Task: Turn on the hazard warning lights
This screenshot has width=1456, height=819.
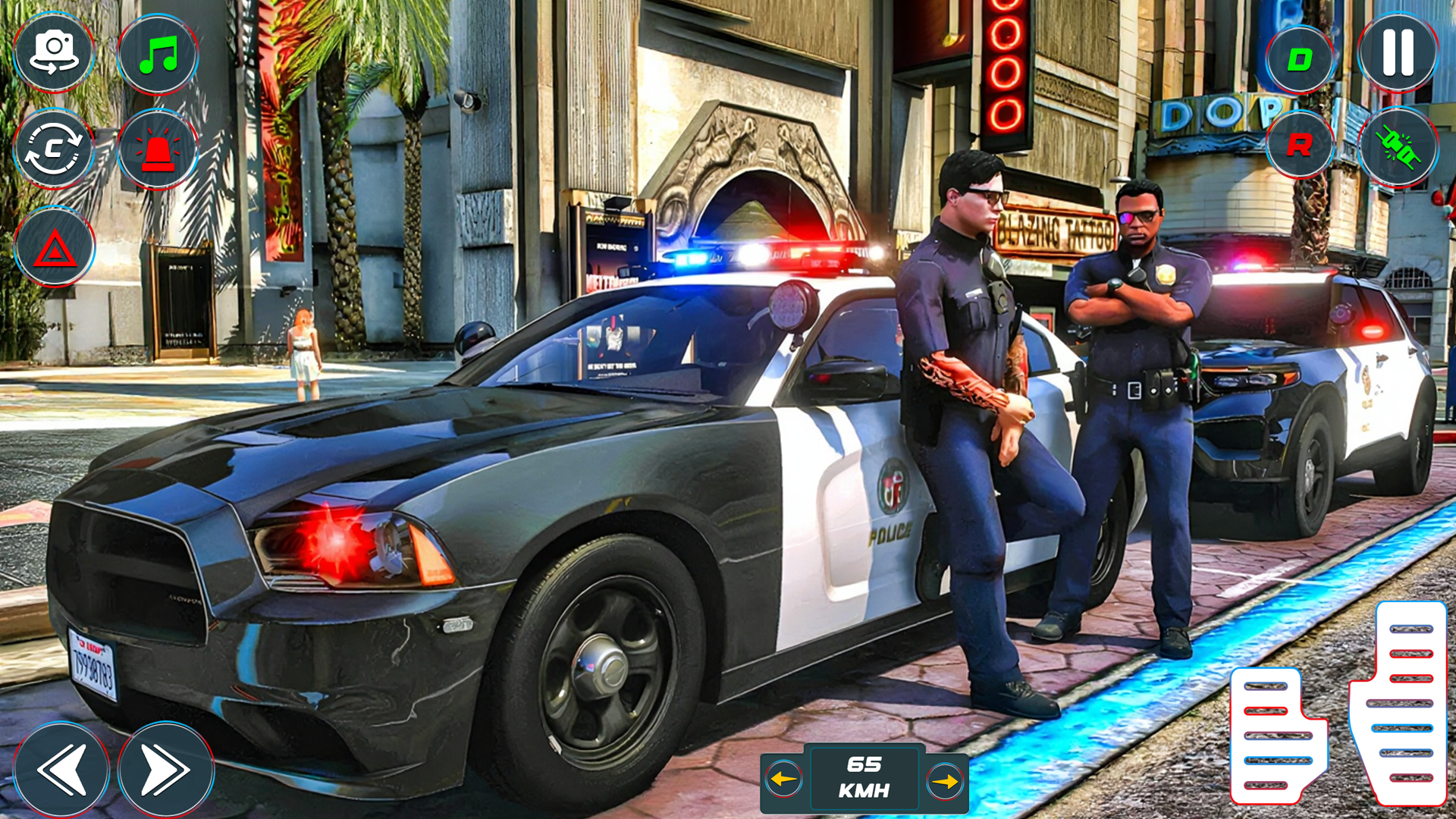Action: point(55,246)
